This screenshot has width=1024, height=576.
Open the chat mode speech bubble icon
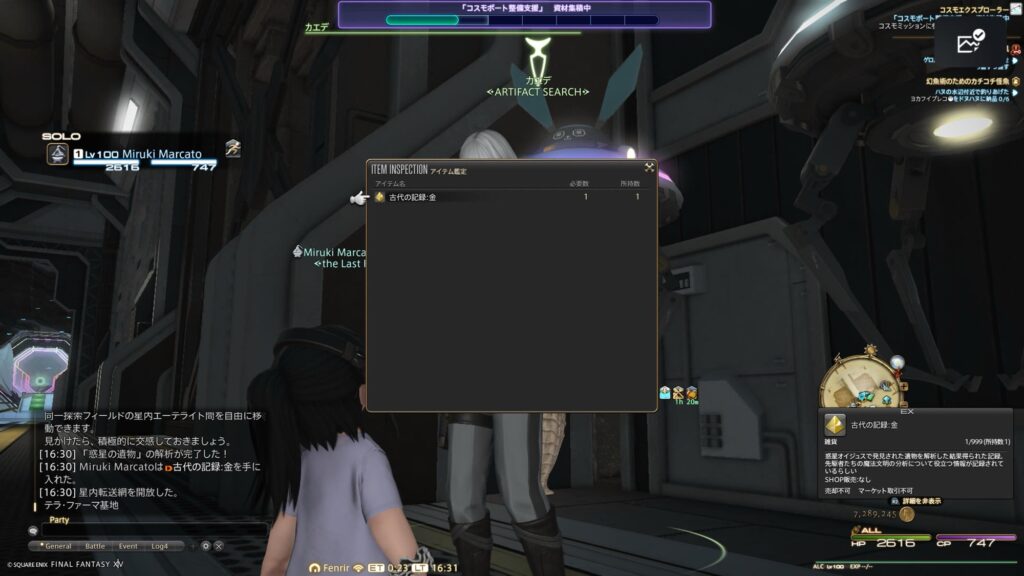tap(33, 531)
